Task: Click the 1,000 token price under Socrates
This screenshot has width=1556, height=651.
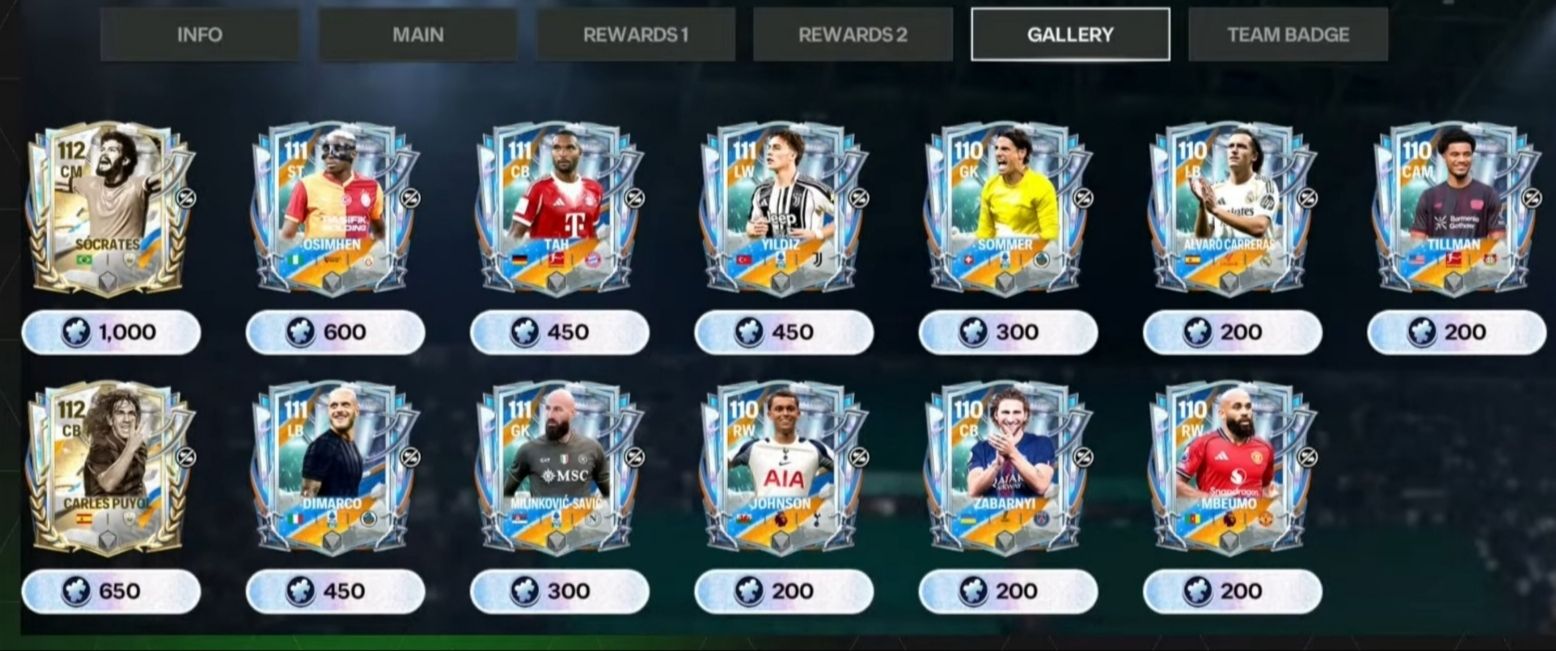Action: (111, 332)
